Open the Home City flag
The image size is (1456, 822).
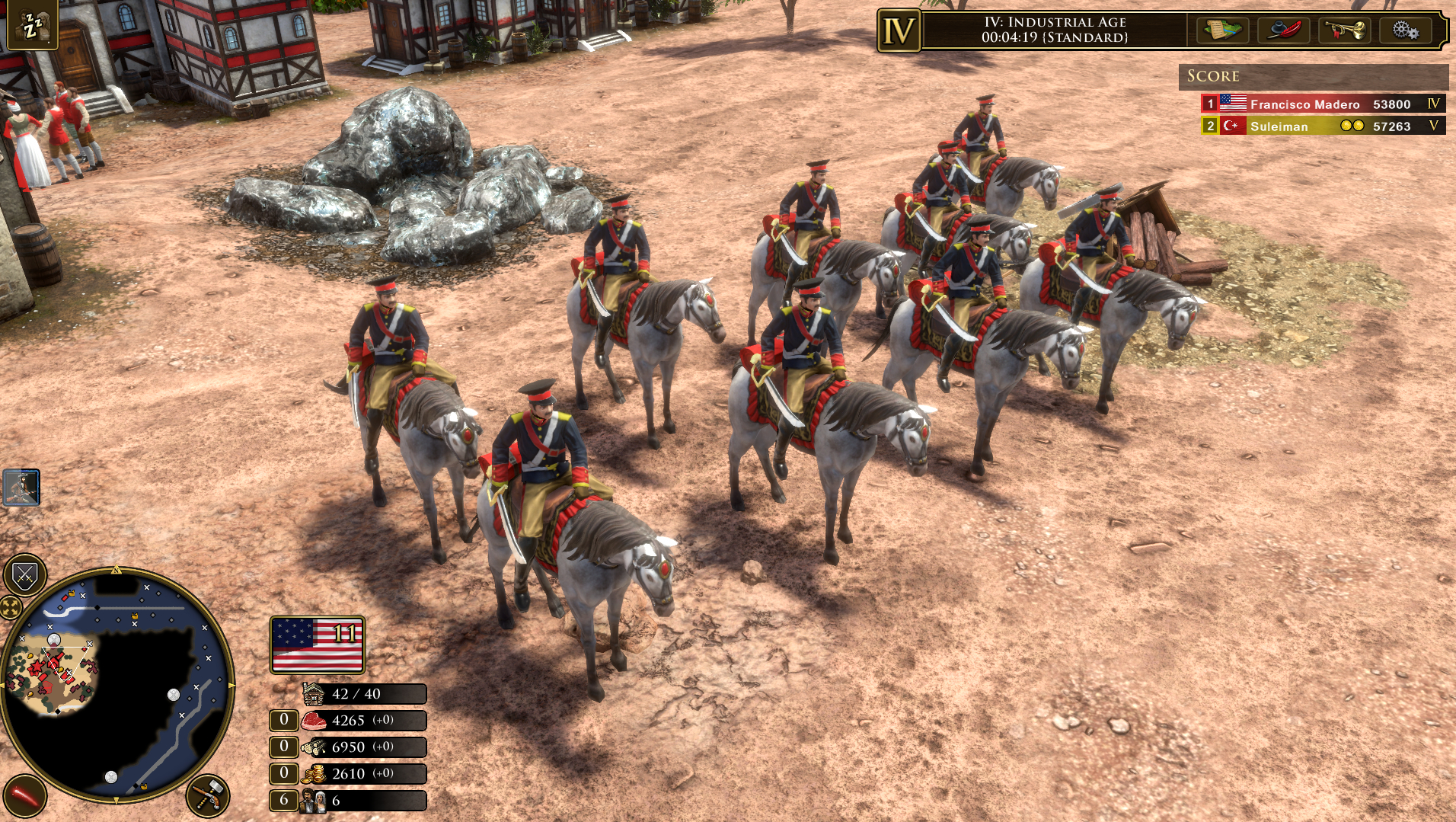pos(317,644)
